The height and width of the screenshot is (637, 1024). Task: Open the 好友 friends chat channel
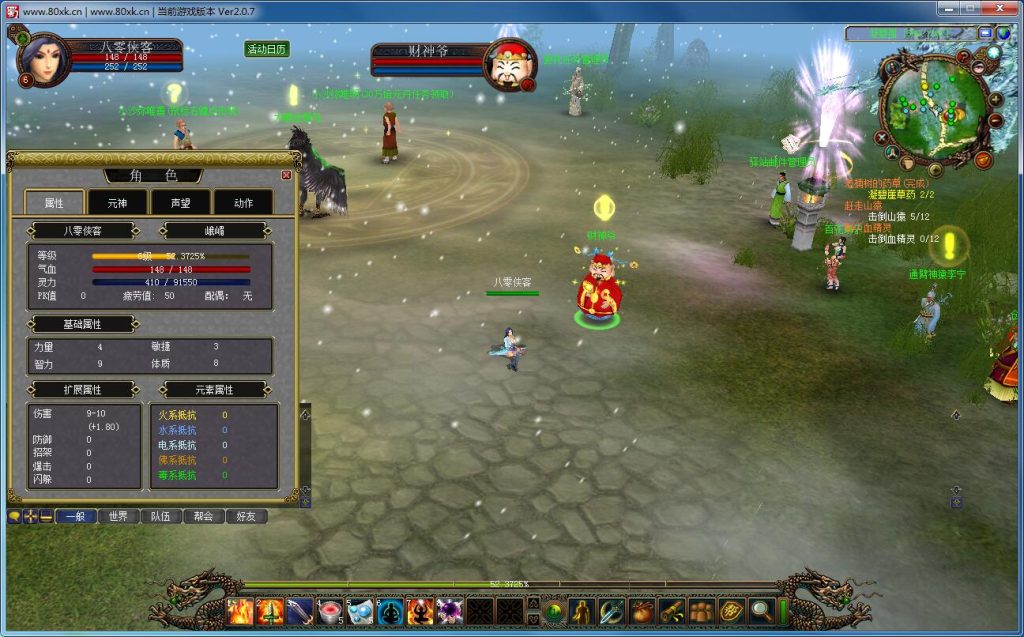pyautogui.click(x=247, y=517)
